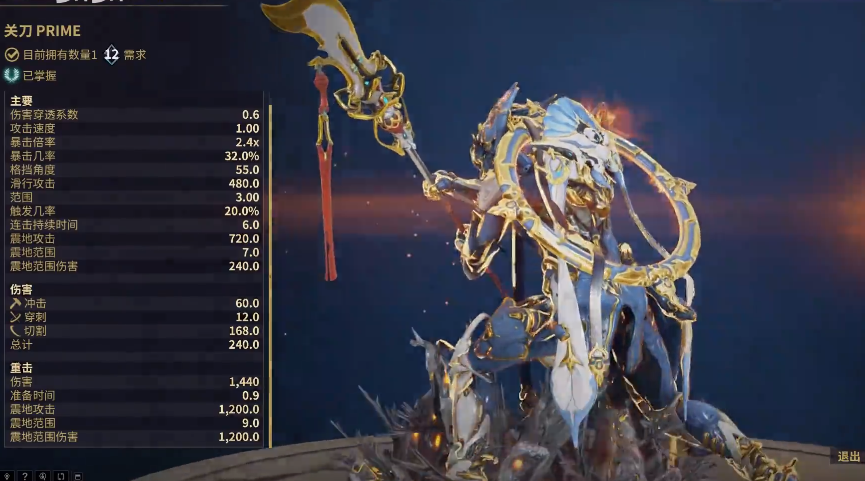Toggle the square brackets icon in the bottom bar
This screenshot has height=481, width=865.
[x=61, y=476]
